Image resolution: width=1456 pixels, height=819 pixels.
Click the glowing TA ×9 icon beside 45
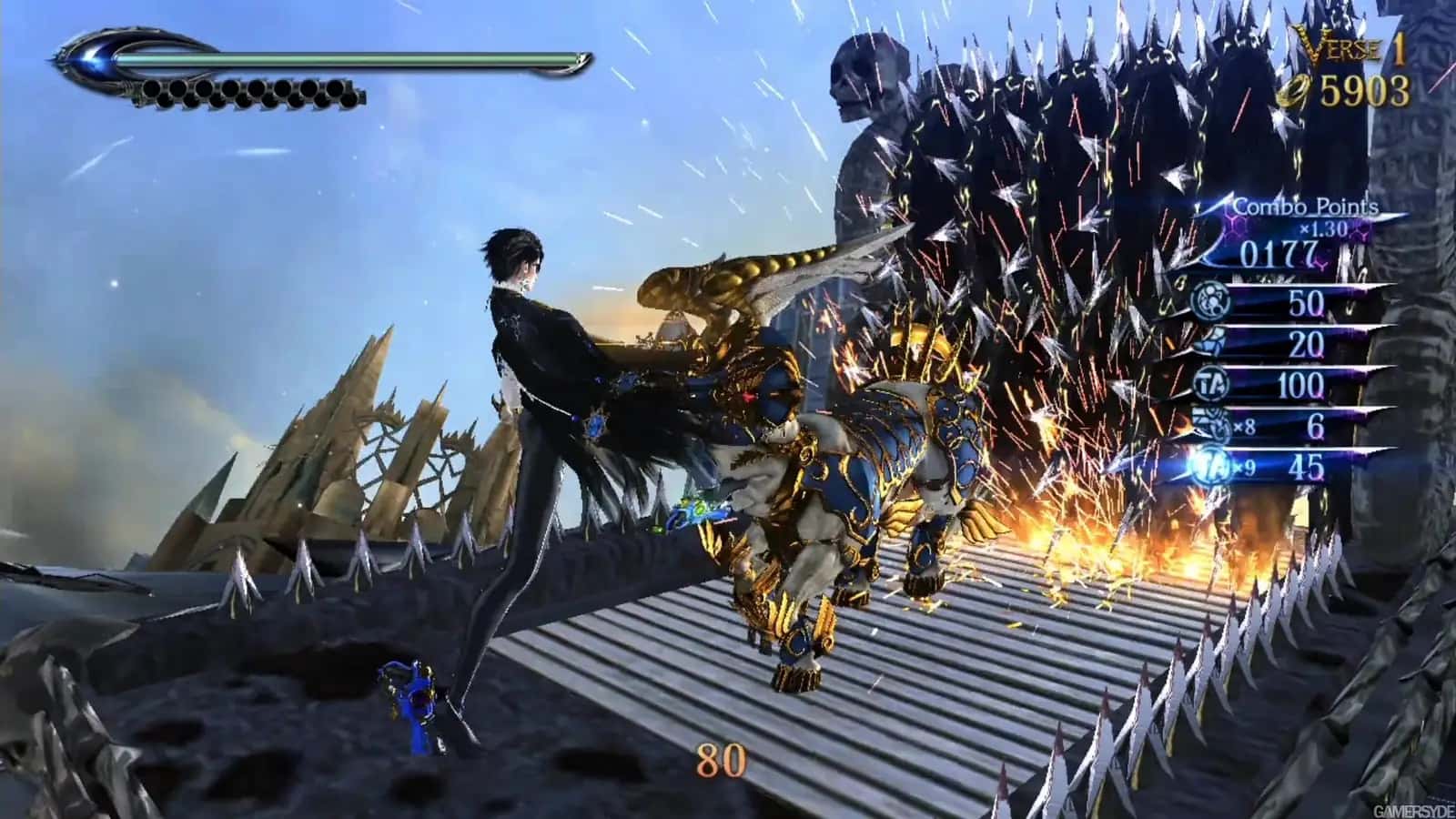1210,465
